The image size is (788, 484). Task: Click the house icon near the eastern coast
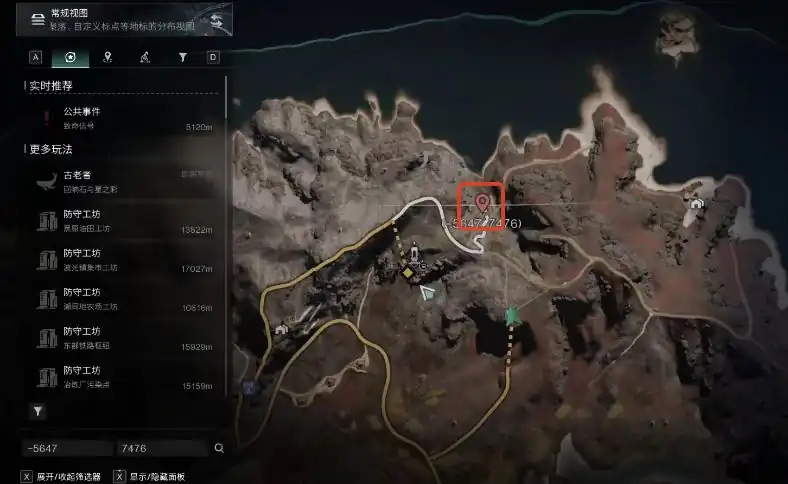coord(696,203)
